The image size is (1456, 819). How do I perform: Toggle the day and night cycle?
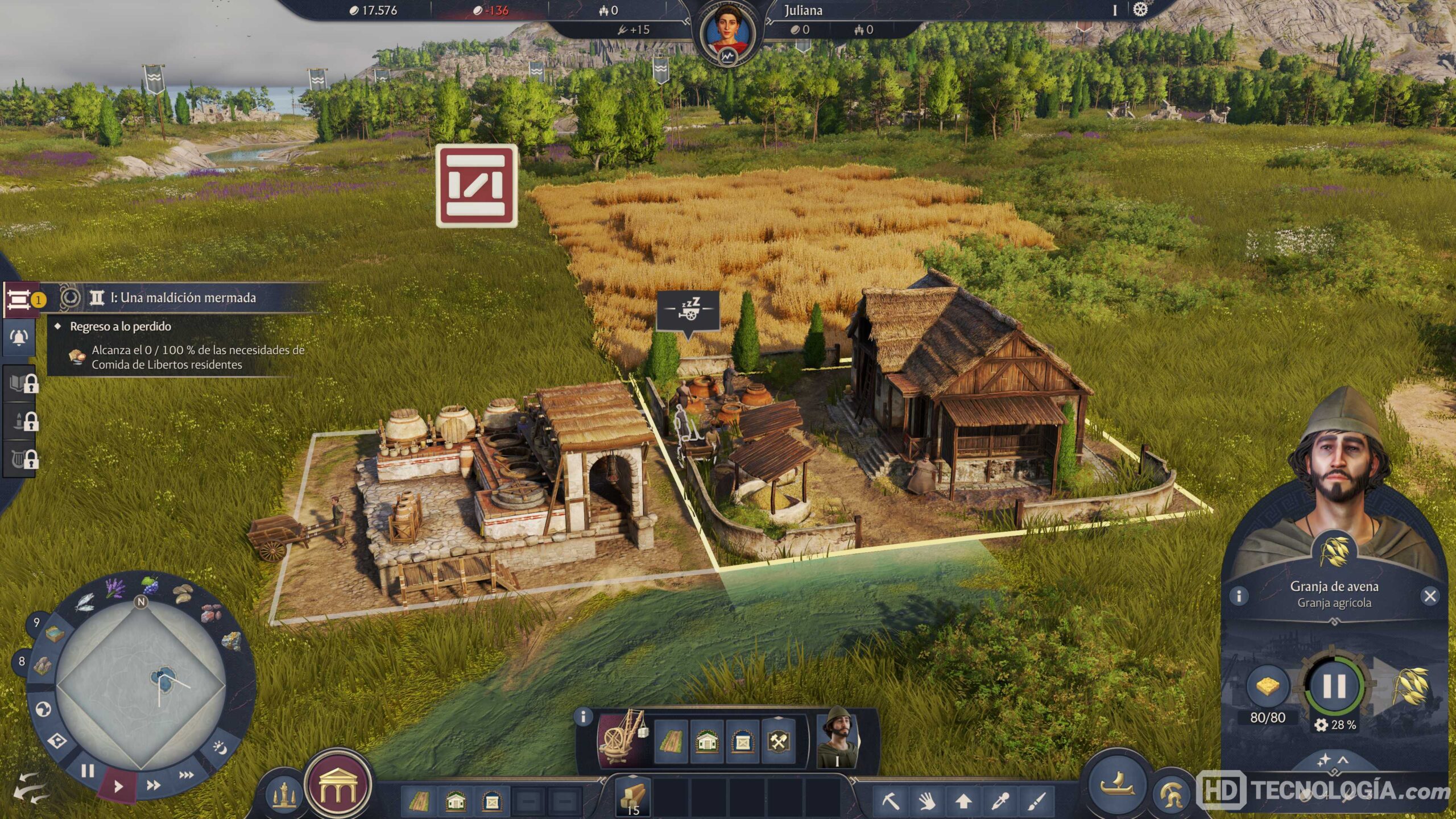coord(219,747)
